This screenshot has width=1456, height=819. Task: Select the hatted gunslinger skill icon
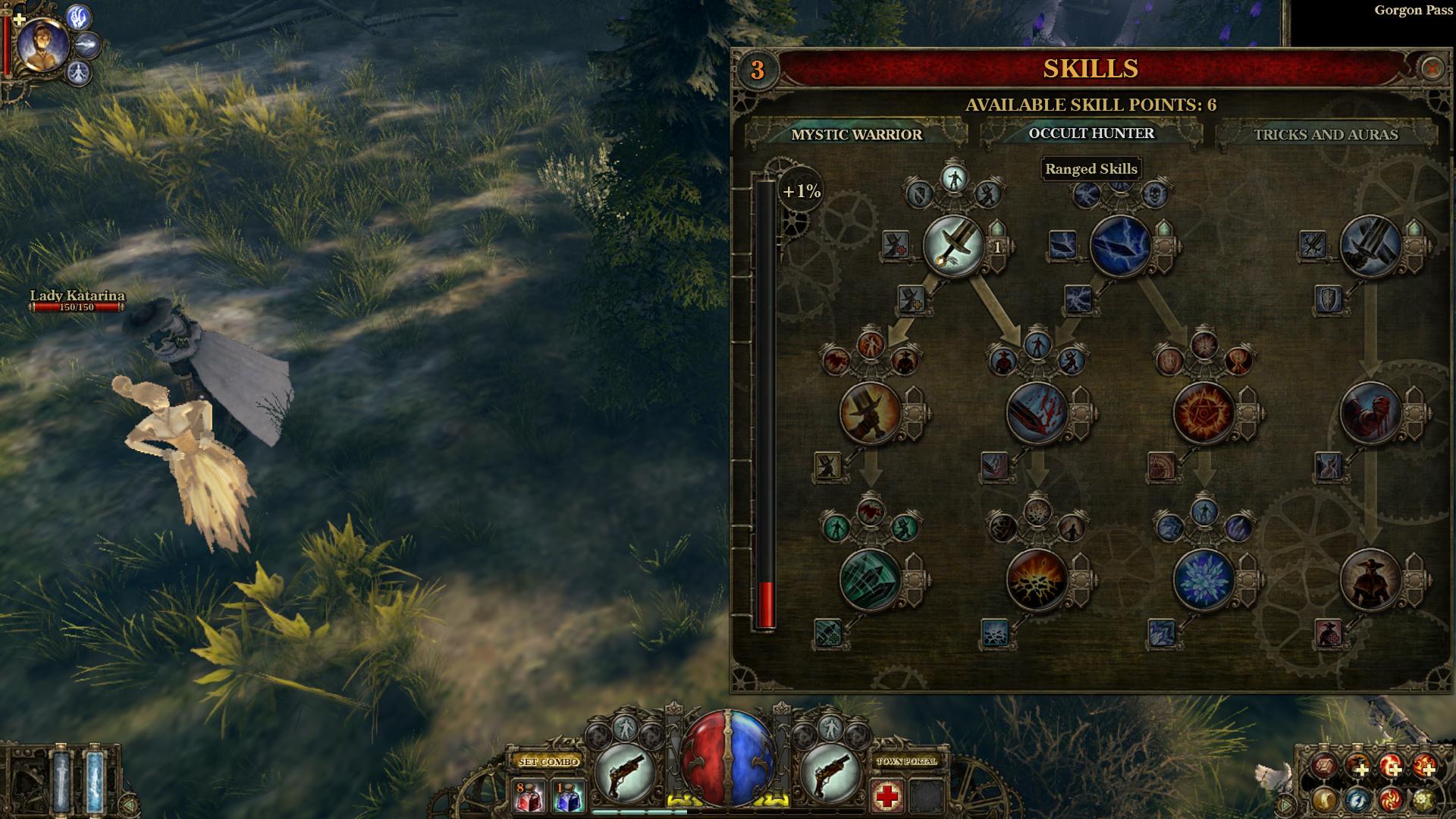pyautogui.click(x=1370, y=580)
